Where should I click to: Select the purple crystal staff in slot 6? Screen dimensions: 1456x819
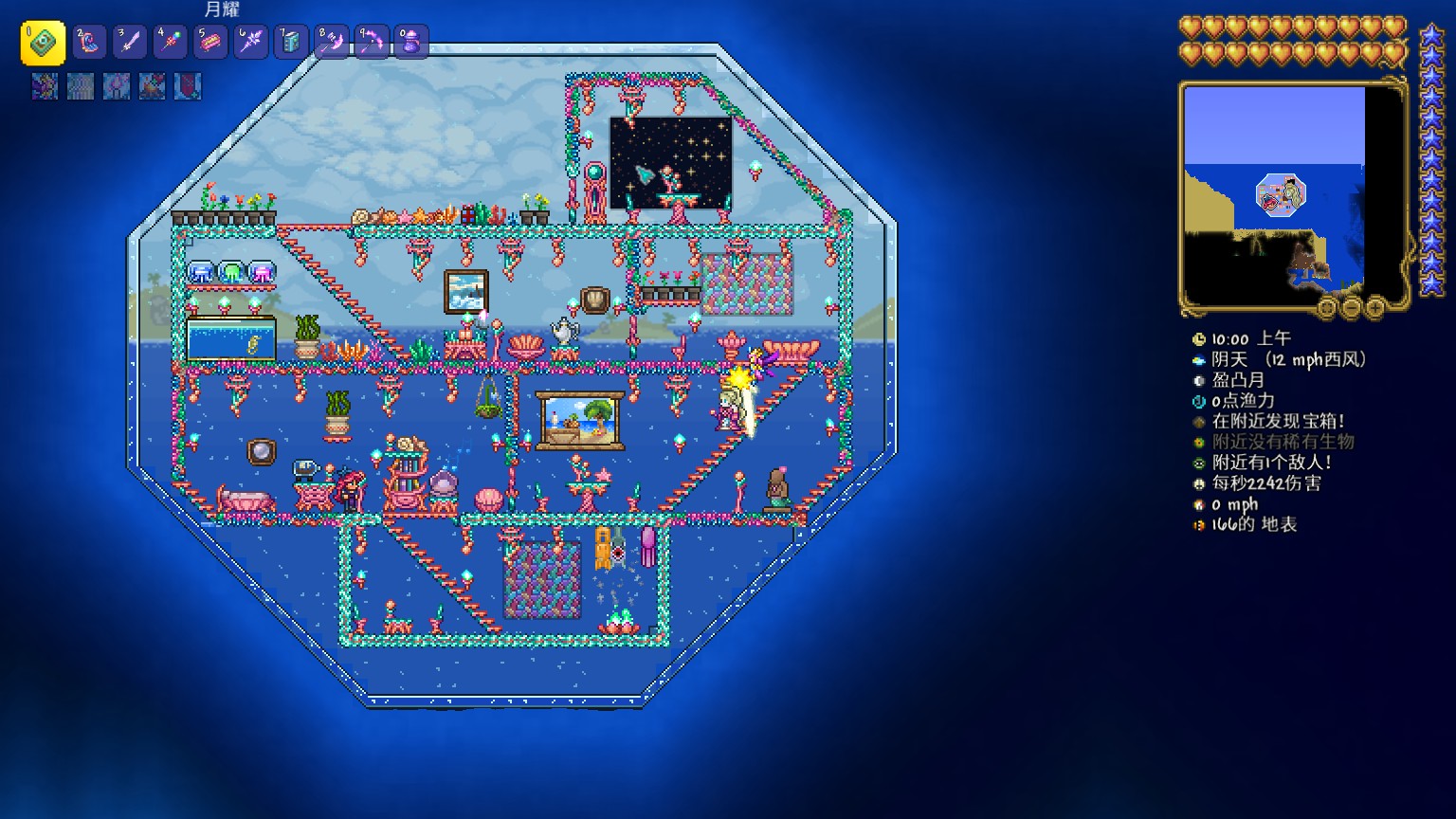click(251, 42)
